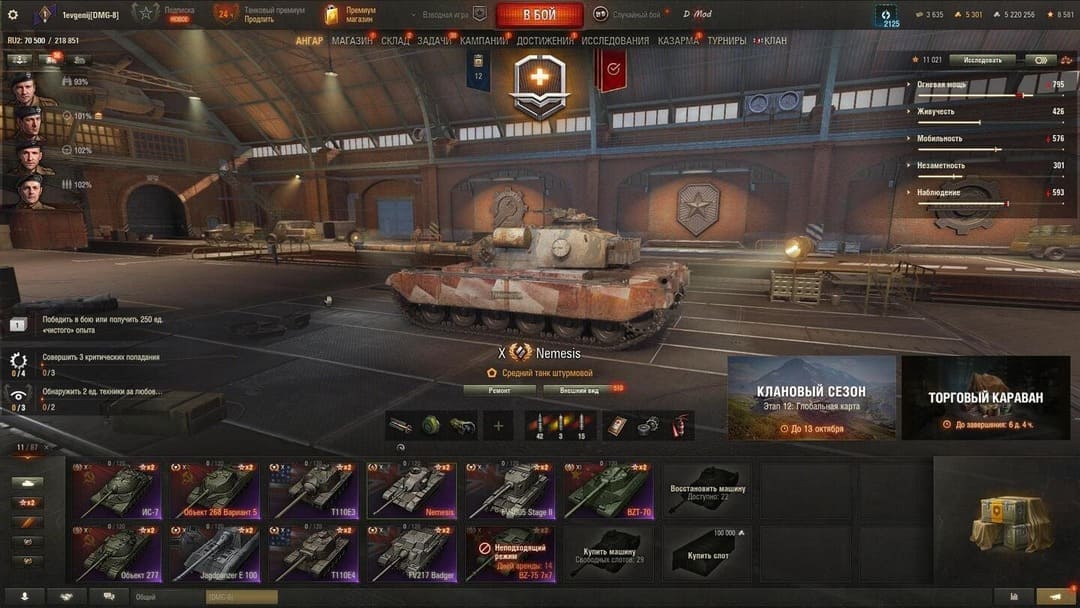The height and width of the screenshot is (608, 1080).
Task: Click the Купить слот tile
Action: [x=706, y=554]
